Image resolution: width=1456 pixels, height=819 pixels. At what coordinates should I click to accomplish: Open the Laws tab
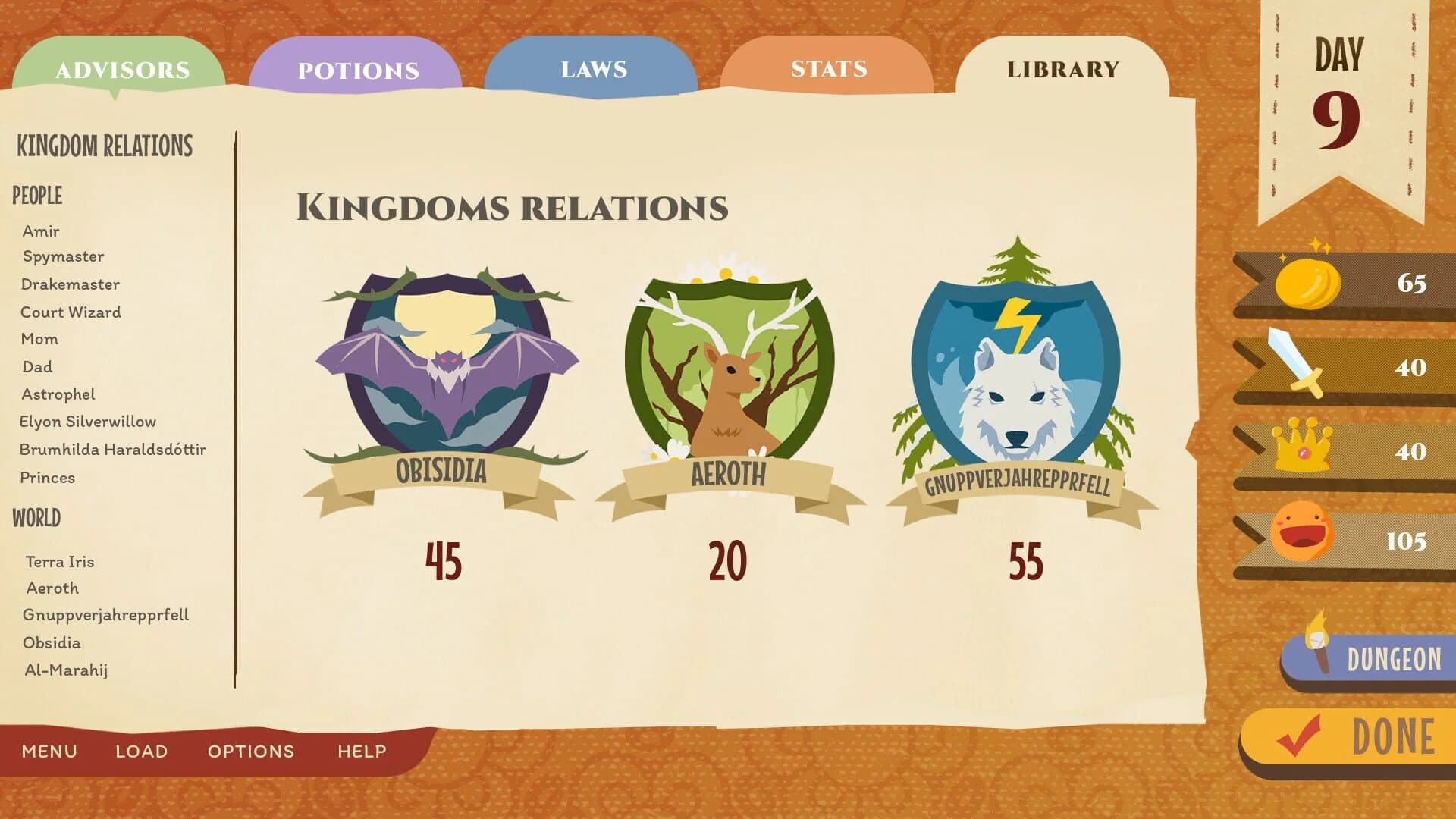pyautogui.click(x=593, y=70)
